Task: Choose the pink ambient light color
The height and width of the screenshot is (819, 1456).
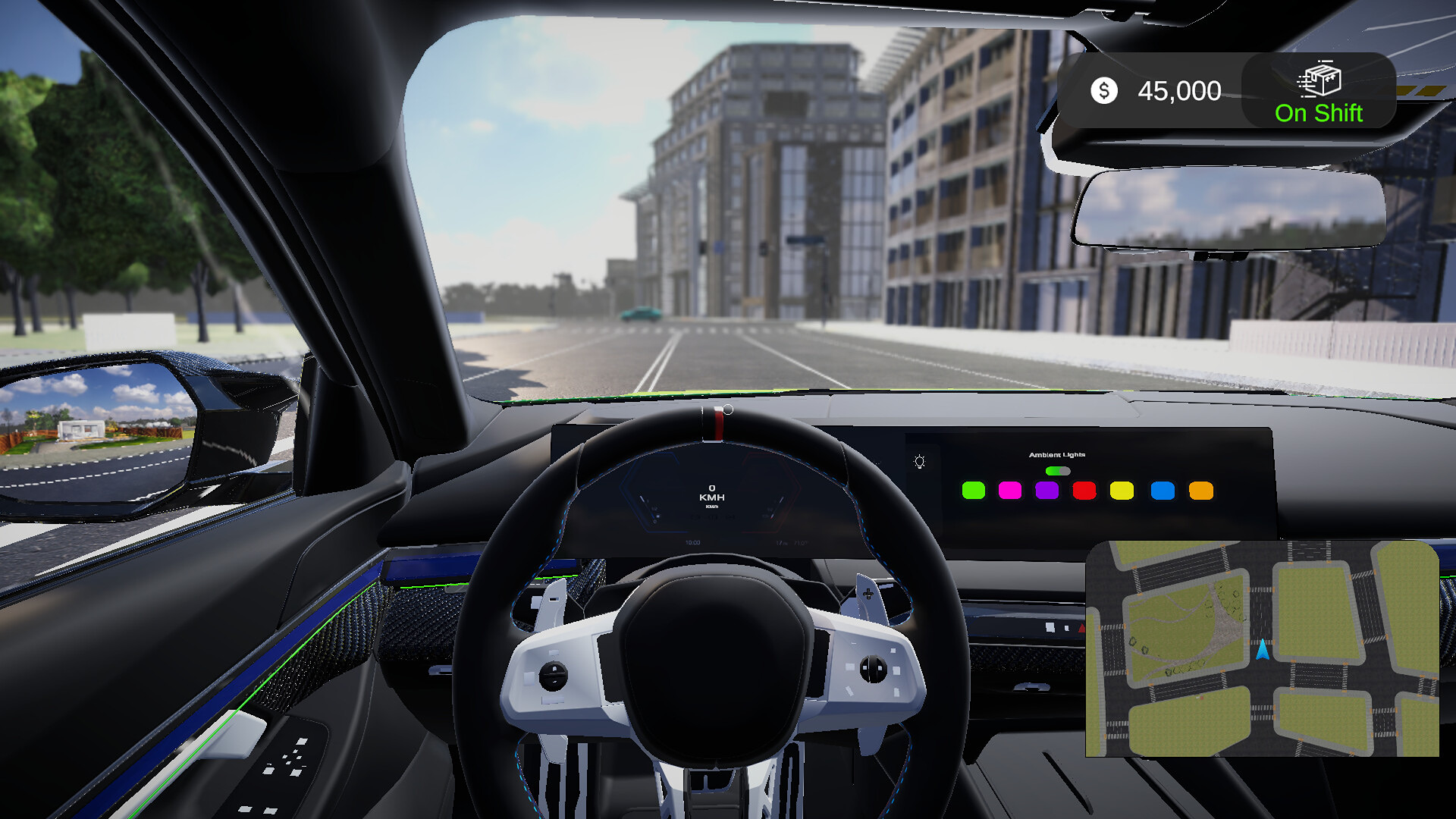Action: click(1010, 491)
